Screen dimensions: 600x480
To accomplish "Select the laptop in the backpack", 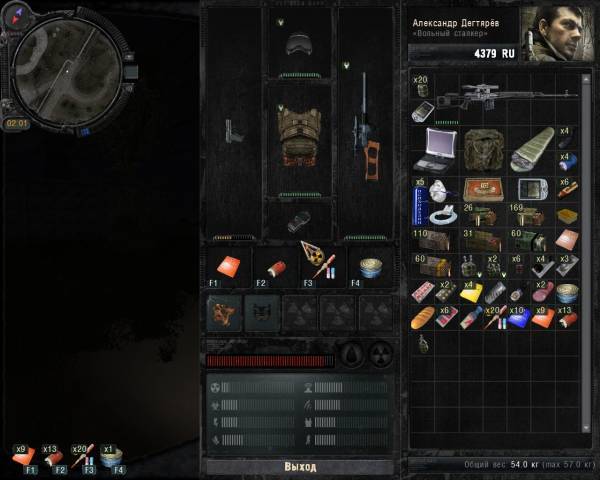I will [x=438, y=147].
